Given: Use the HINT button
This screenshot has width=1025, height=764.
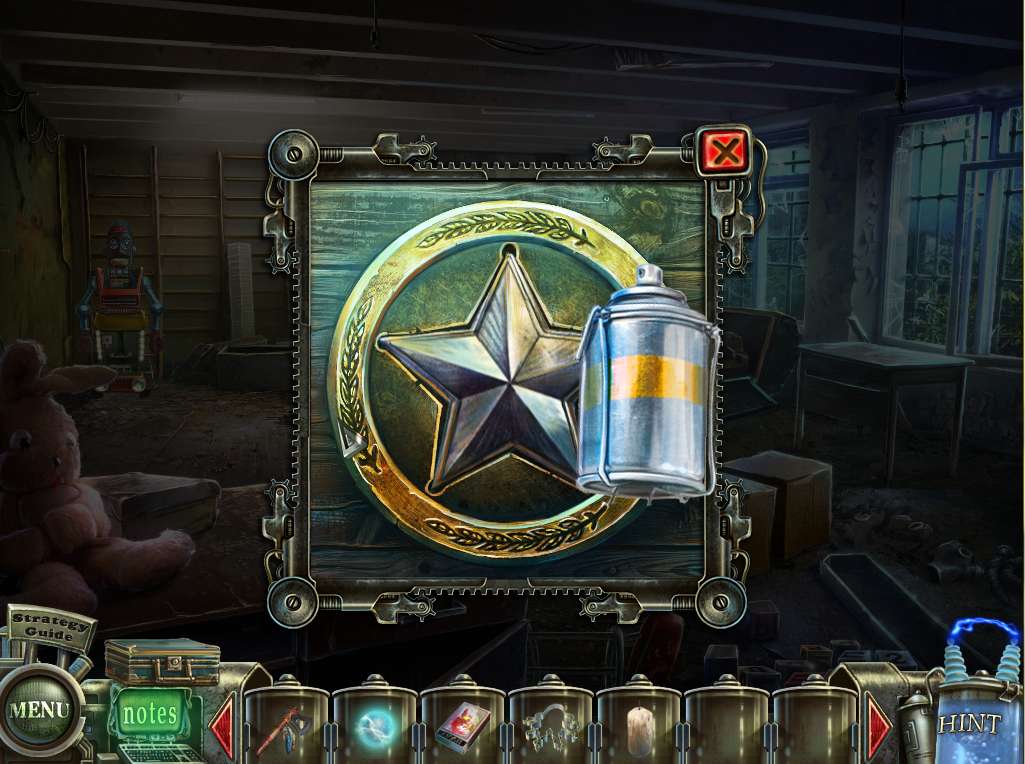Looking at the screenshot, I should tap(968, 722).
